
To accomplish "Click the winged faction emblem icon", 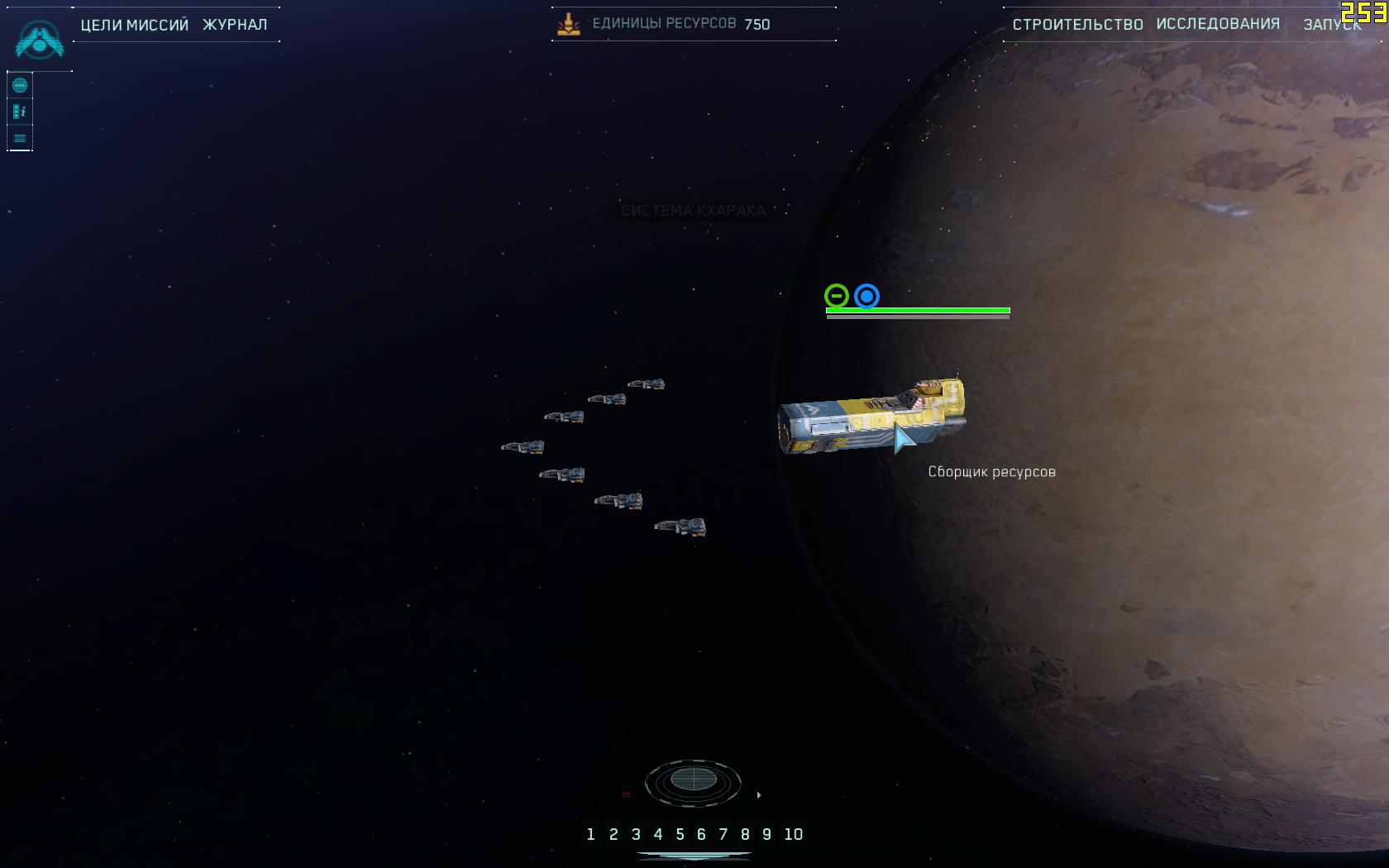I will click(x=39, y=40).
